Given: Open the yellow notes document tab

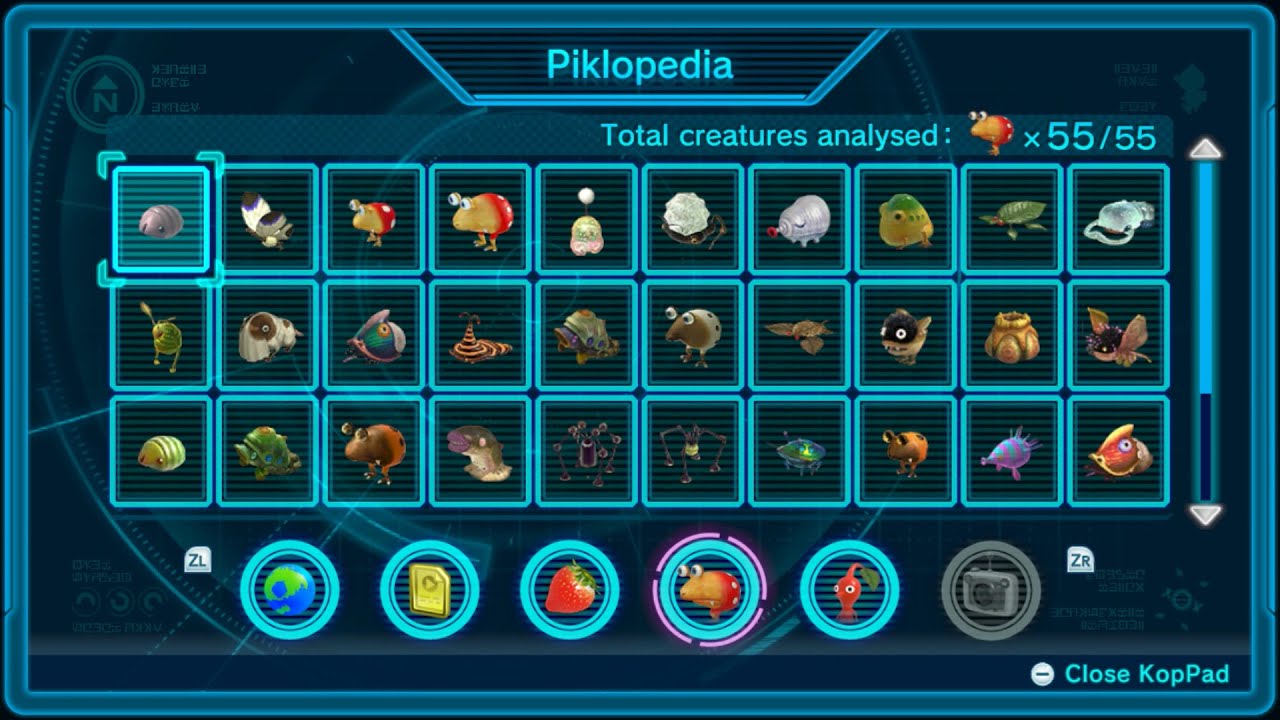Looking at the screenshot, I should [430, 590].
